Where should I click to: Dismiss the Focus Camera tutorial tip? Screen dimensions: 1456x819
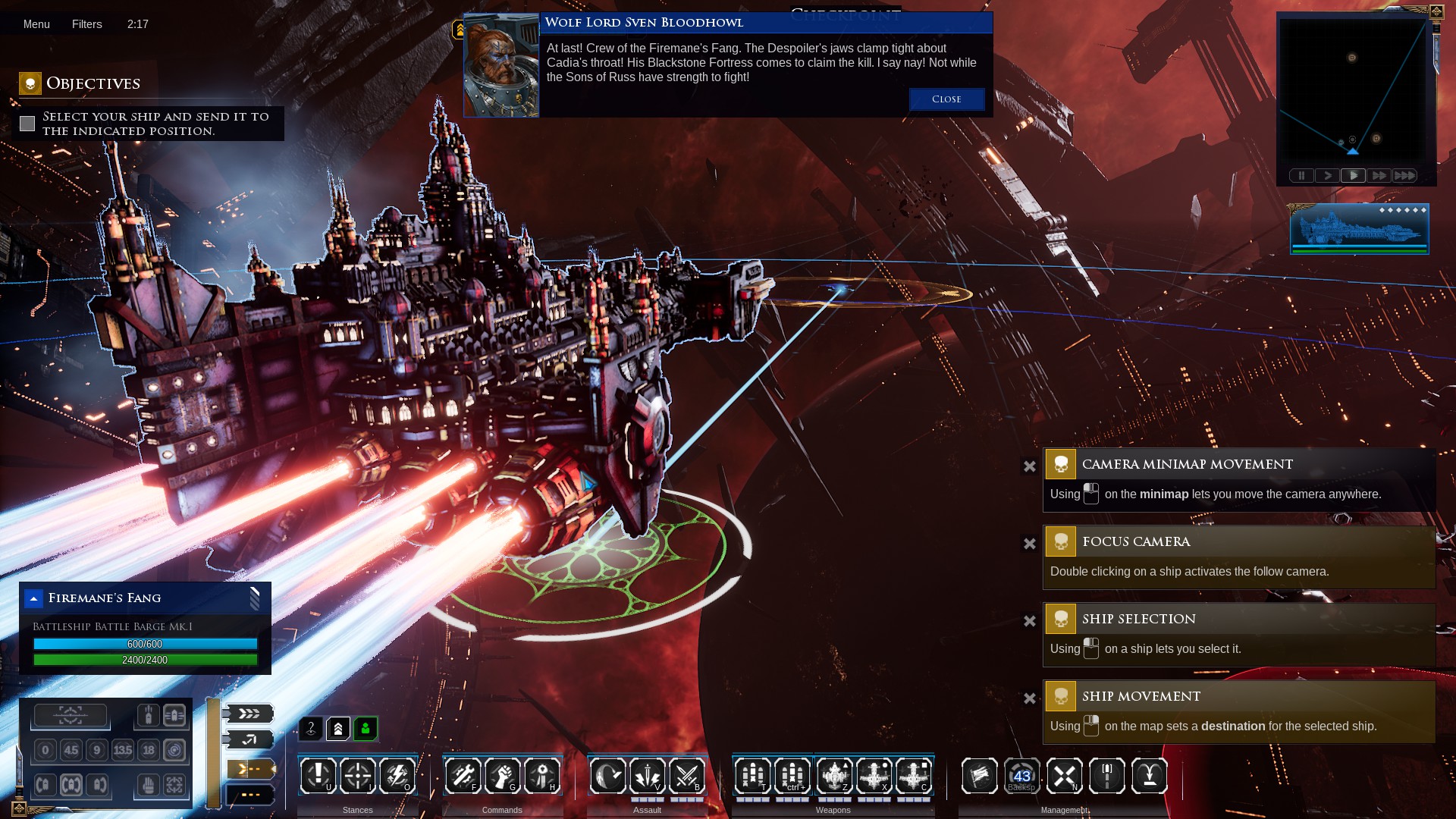[1029, 544]
